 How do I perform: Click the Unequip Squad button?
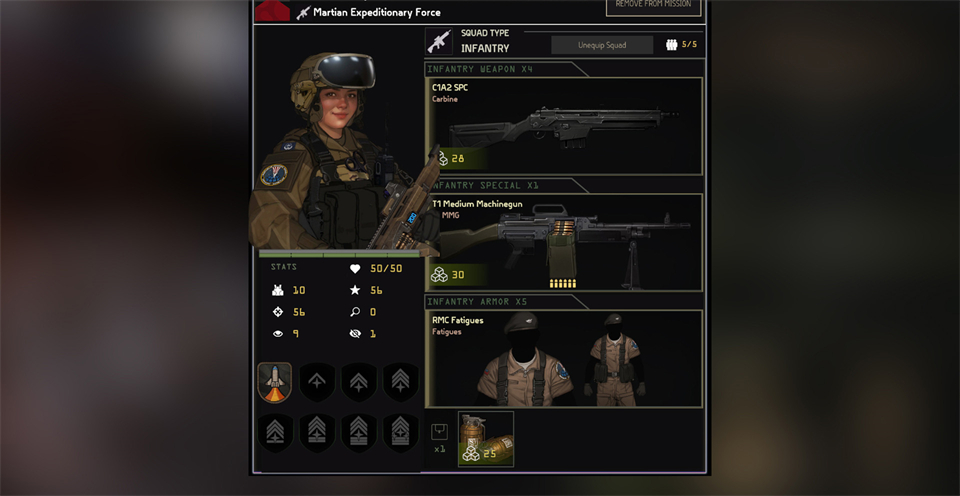602,45
